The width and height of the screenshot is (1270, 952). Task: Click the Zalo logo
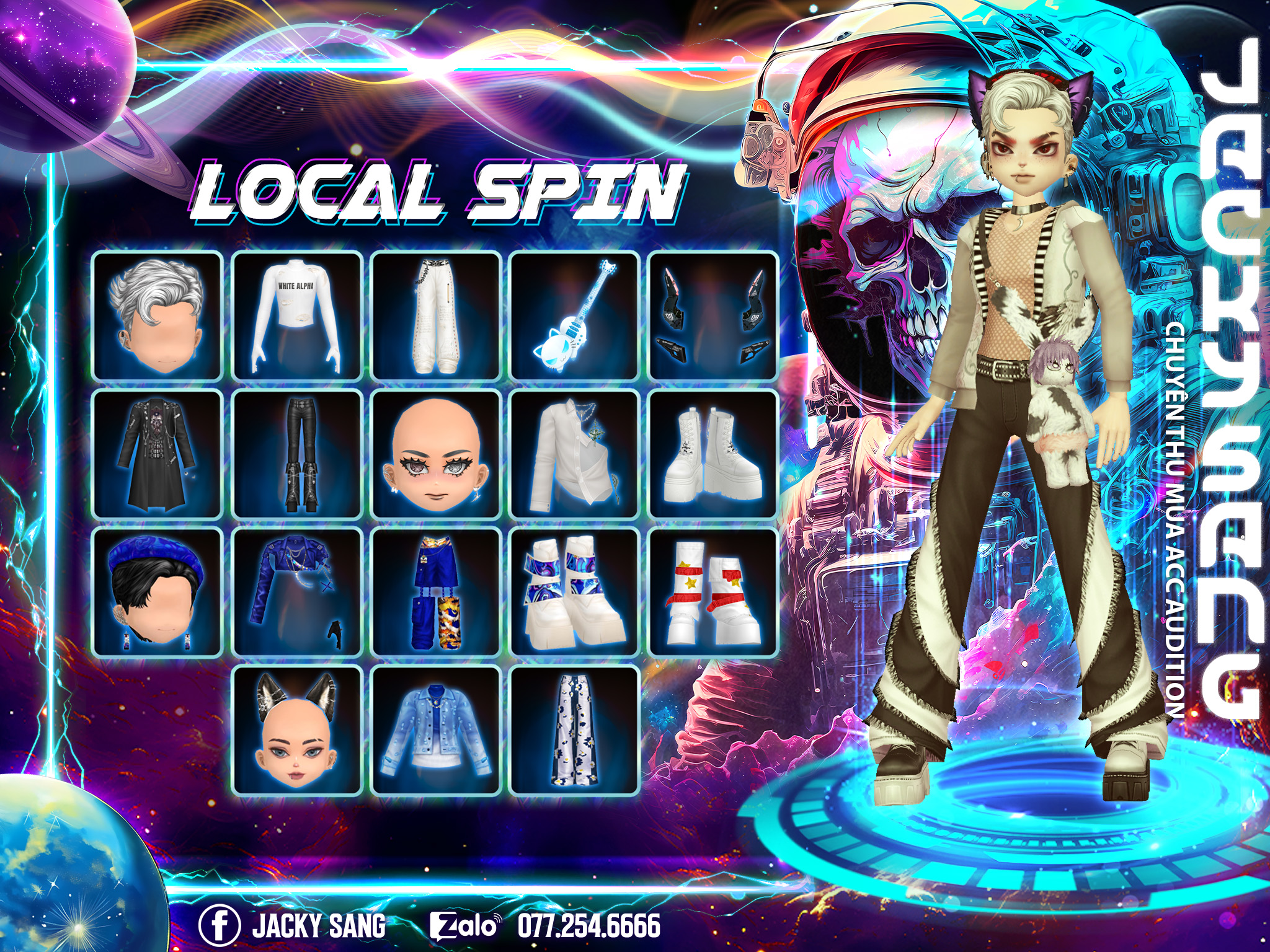click(x=464, y=926)
